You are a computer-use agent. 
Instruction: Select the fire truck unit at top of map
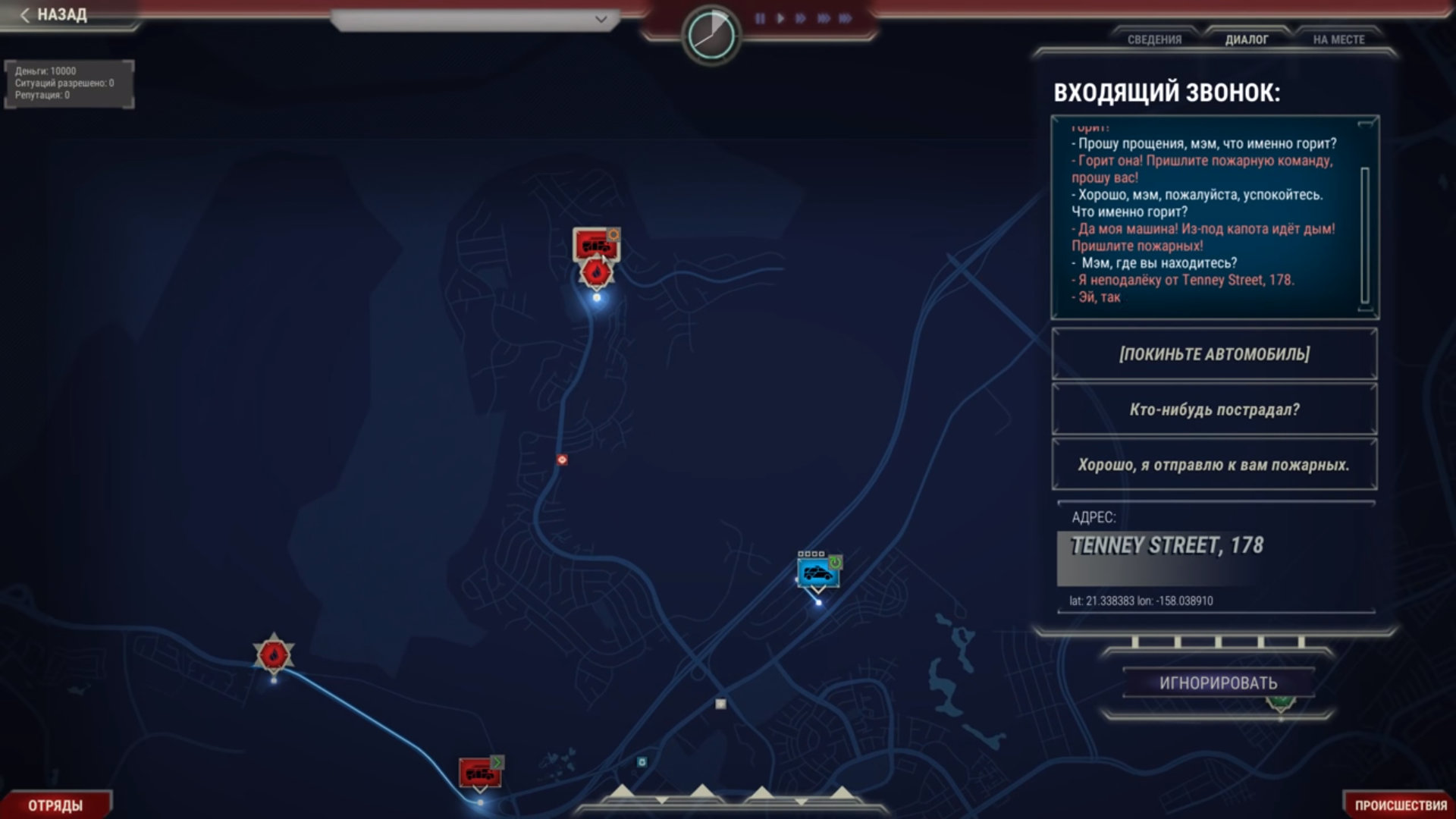(x=595, y=244)
